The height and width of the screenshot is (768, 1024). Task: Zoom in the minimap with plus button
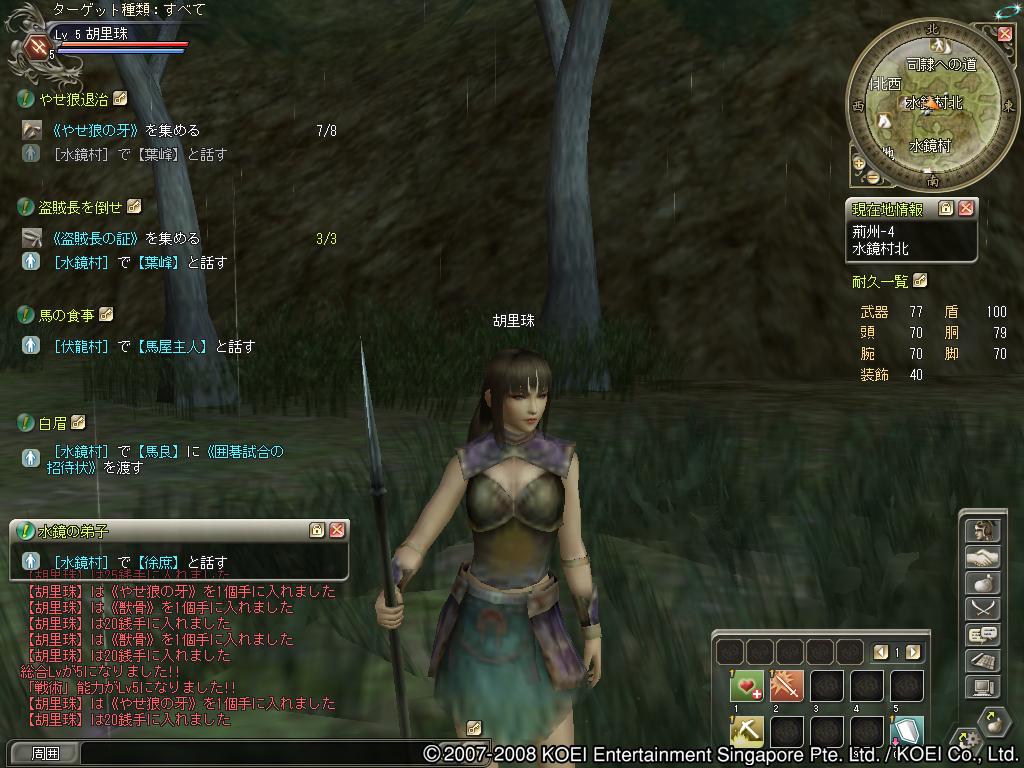coord(858,162)
